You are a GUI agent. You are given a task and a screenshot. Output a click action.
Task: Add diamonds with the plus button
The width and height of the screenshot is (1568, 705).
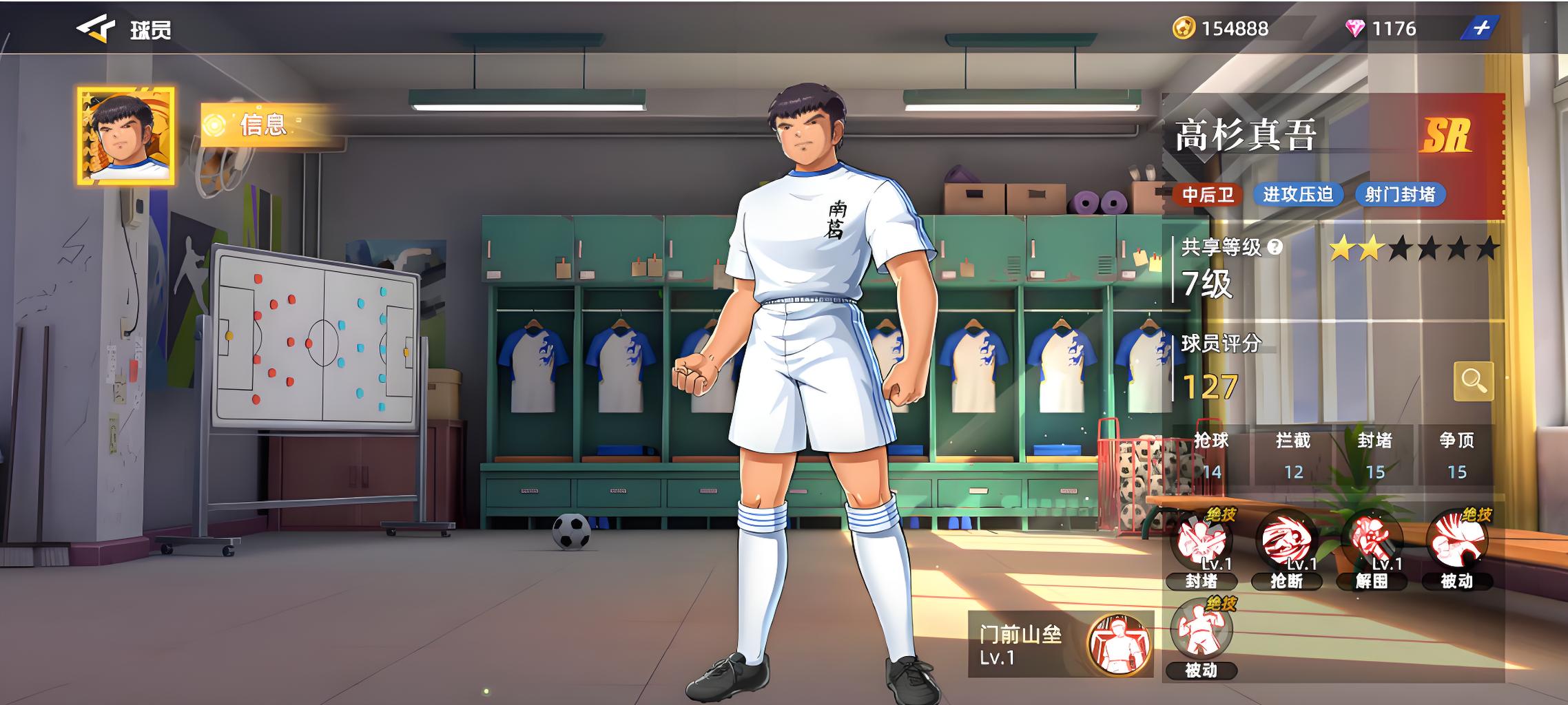tap(1481, 28)
